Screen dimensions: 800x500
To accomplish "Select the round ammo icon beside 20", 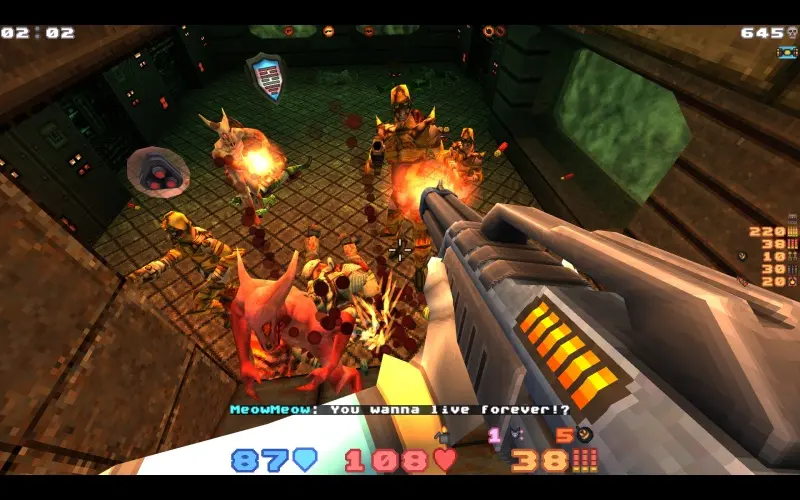I will tap(792, 282).
